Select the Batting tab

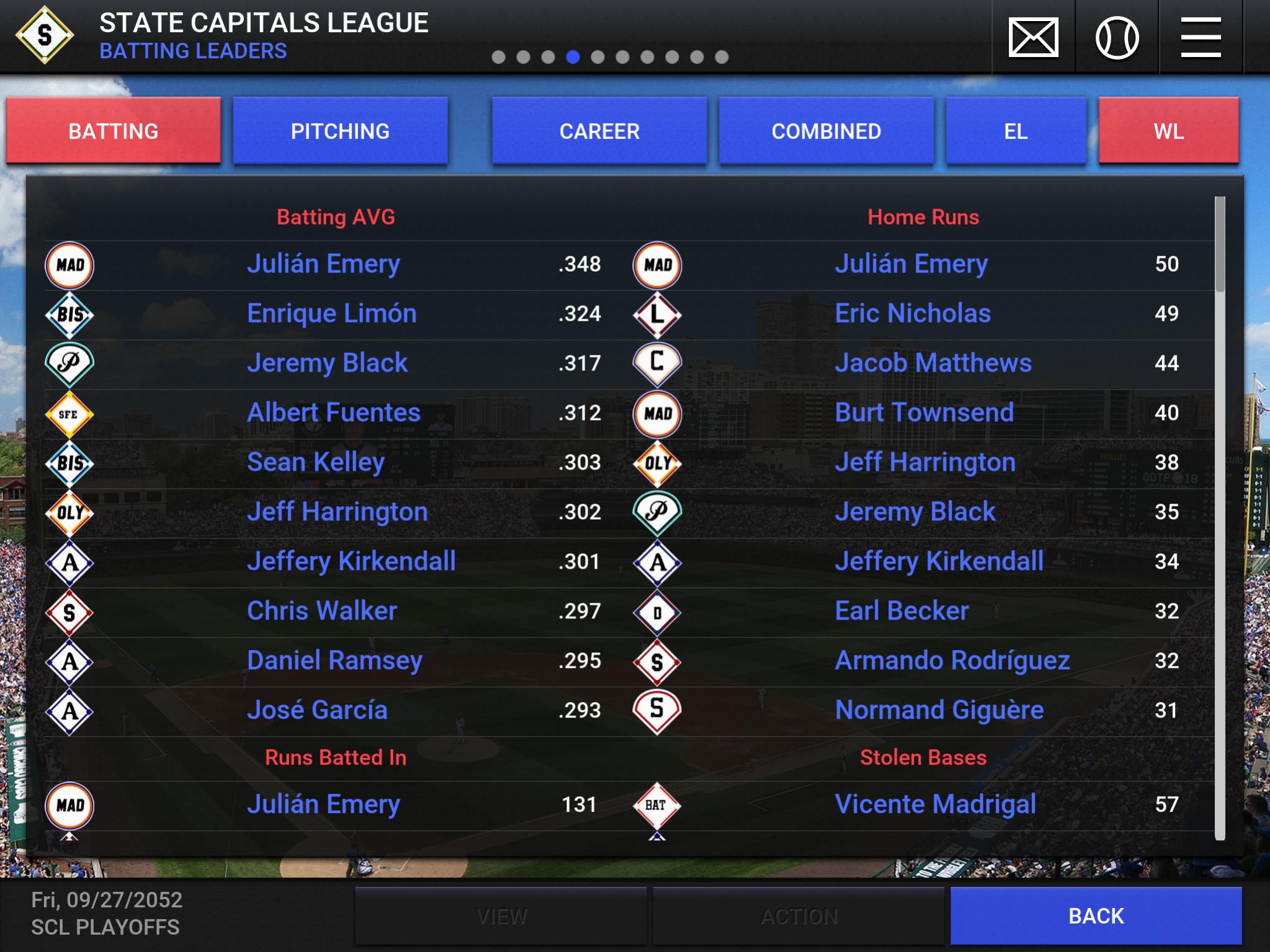tap(114, 131)
